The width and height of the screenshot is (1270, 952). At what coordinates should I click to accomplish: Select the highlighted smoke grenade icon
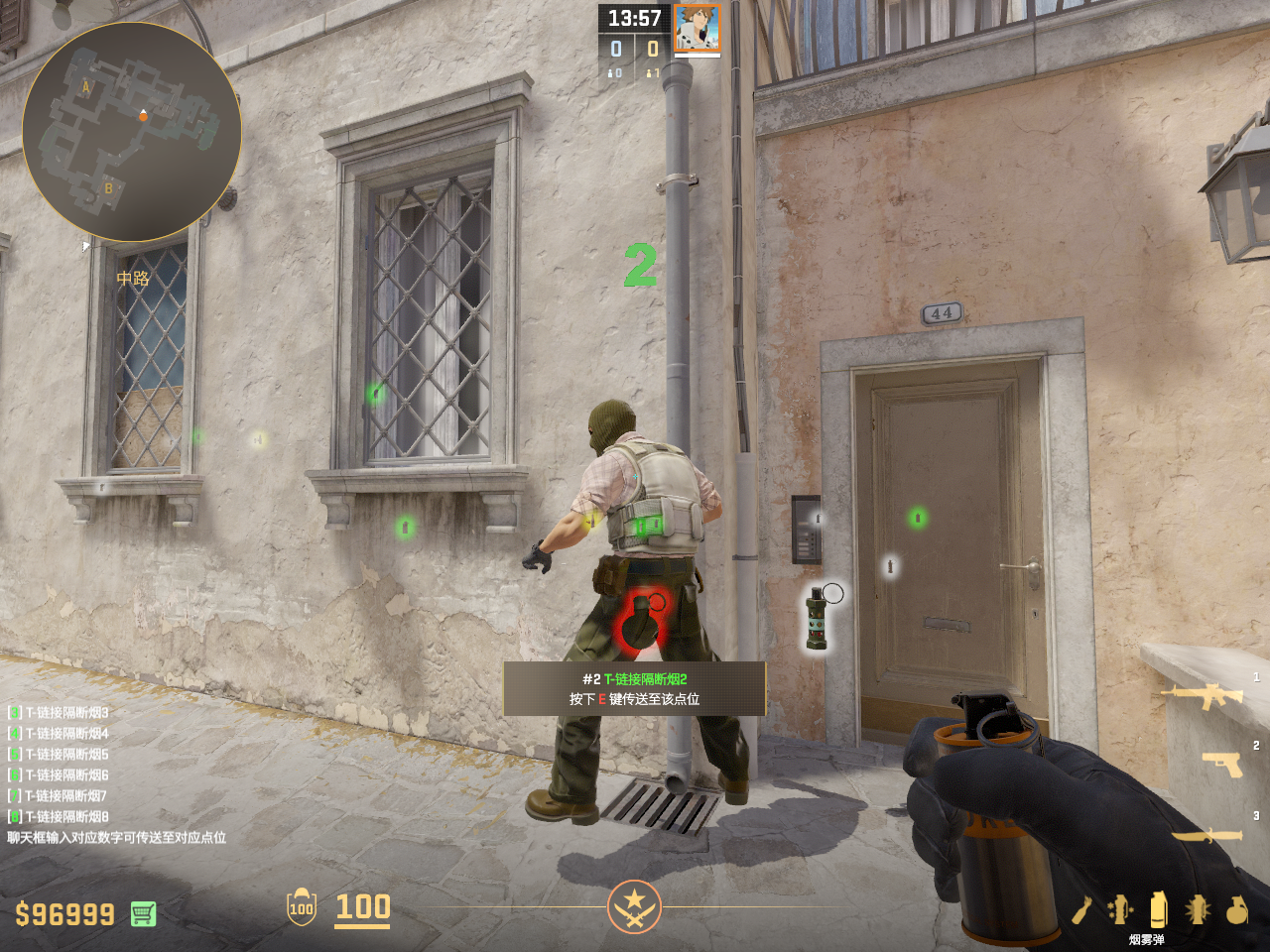coord(1158,909)
